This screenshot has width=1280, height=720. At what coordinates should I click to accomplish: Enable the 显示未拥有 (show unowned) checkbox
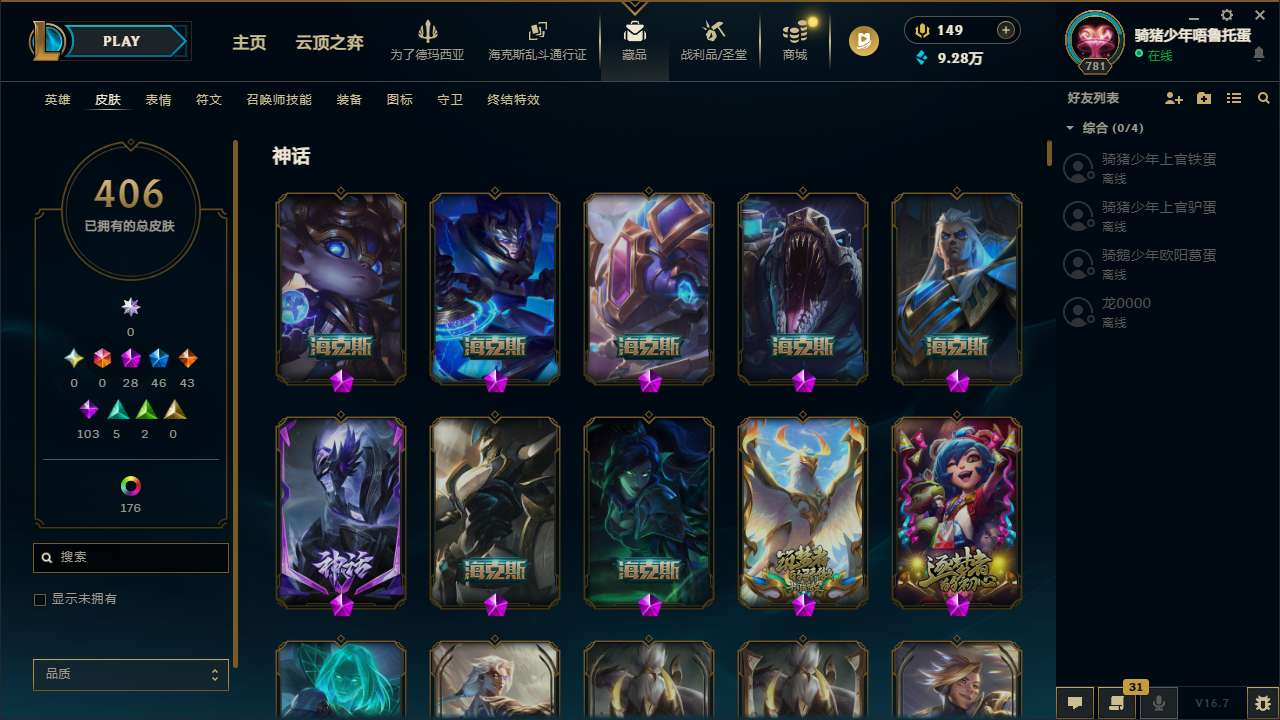40,599
